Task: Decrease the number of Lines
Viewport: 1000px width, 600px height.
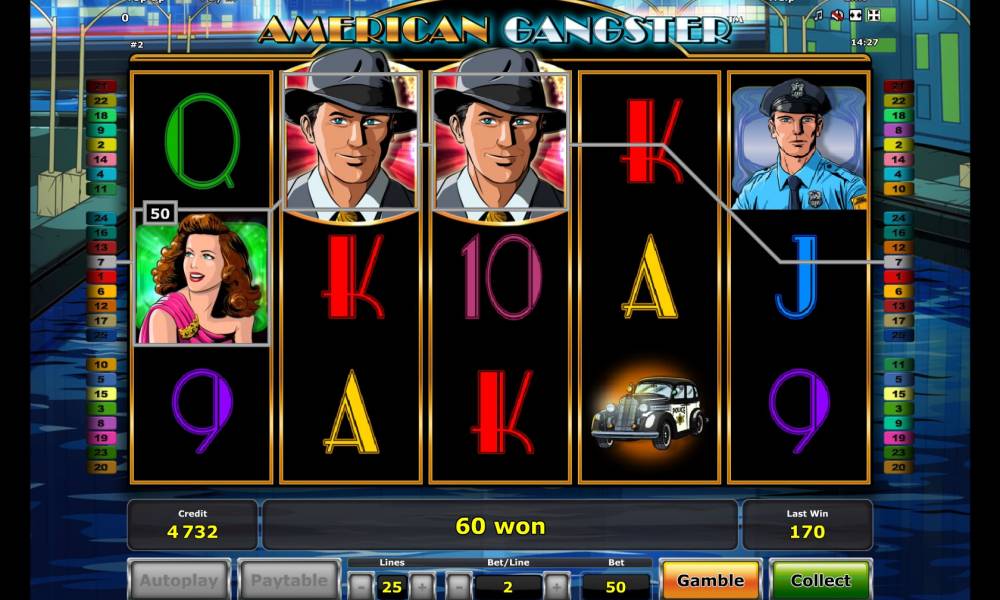Action: point(360,586)
